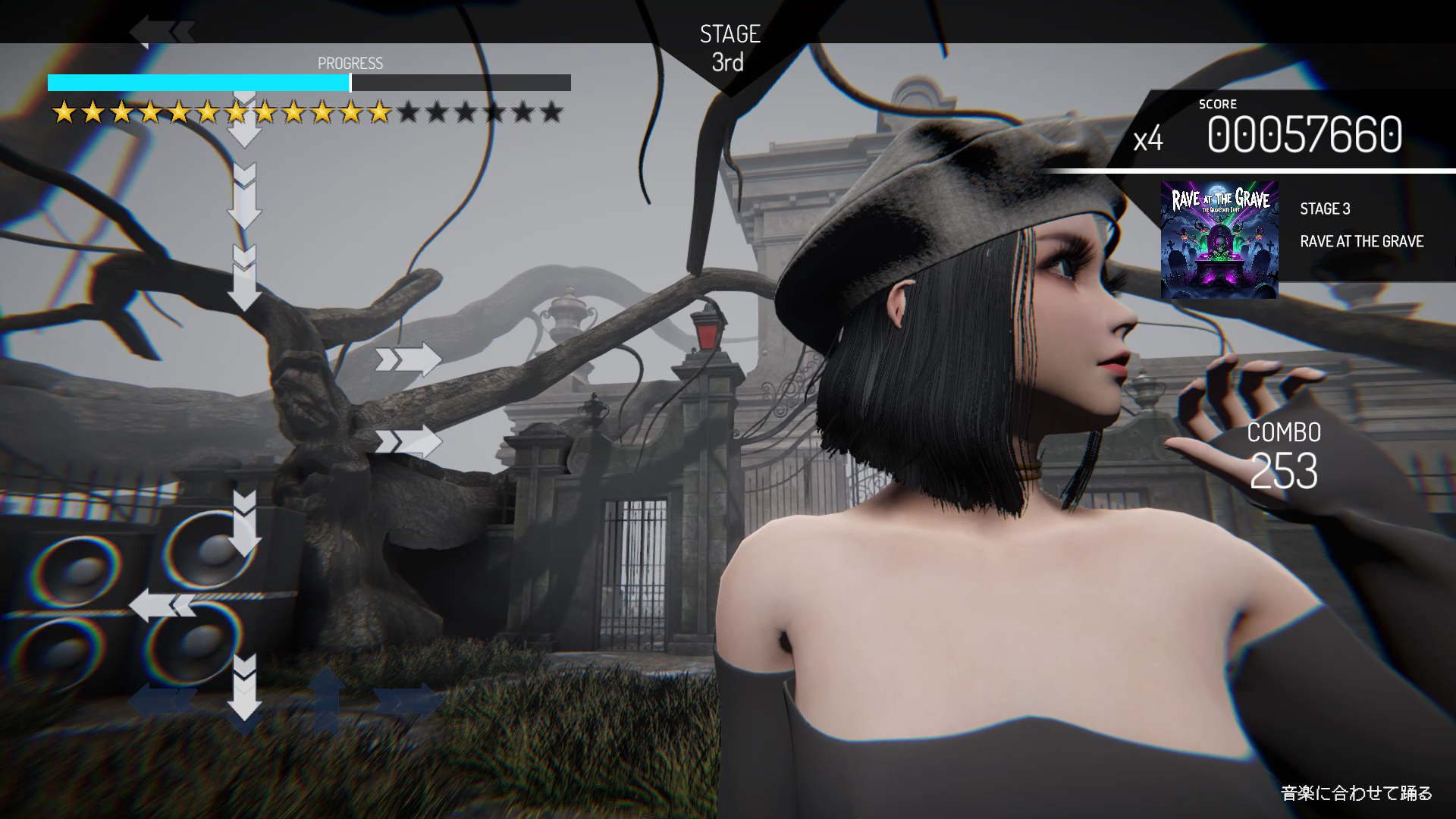Select the faded up arrow at the bottom
Viewport: 1456px width, 819px height.
click(326, 698)
